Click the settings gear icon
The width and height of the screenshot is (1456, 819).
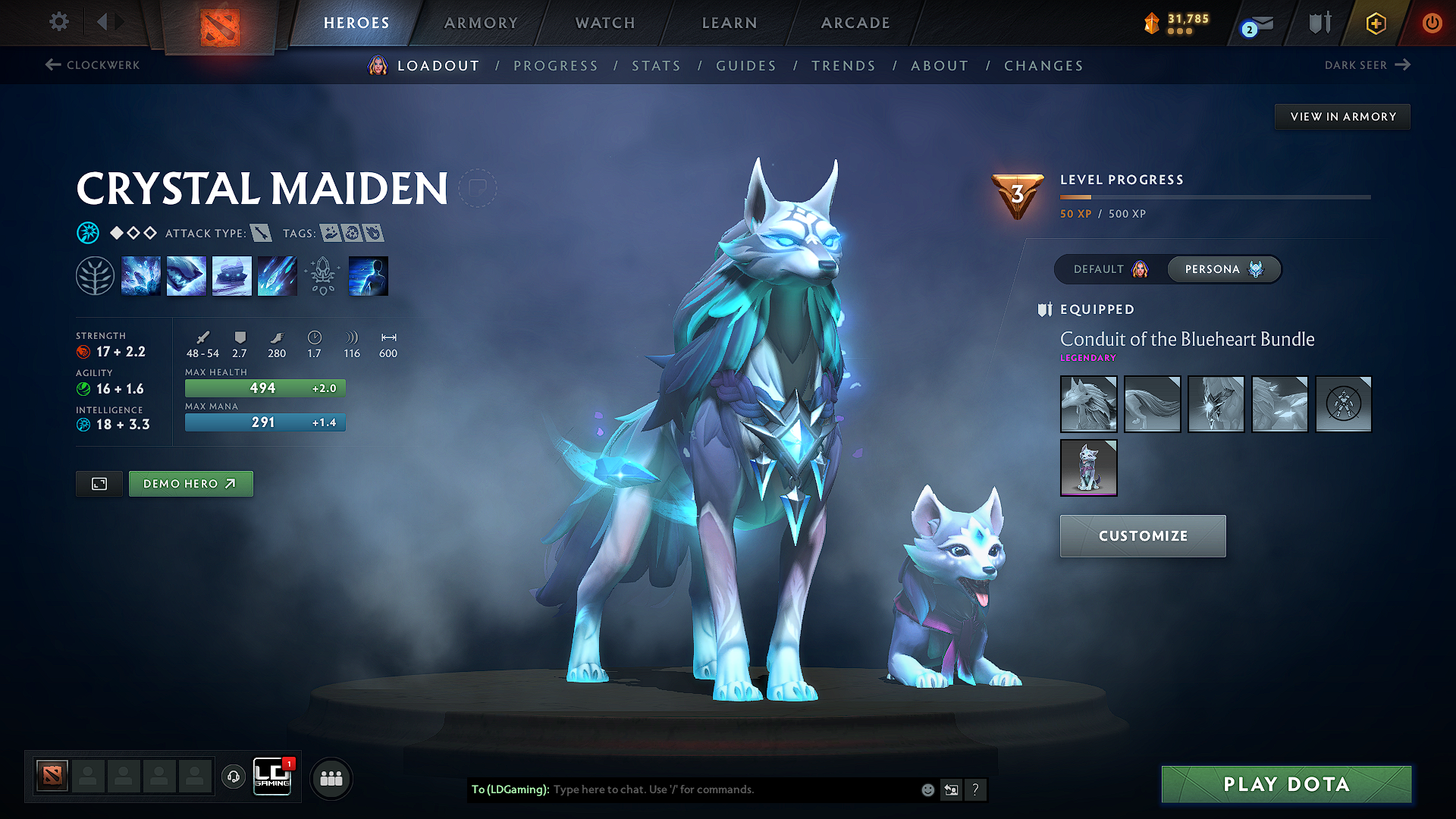click(58, 23)
